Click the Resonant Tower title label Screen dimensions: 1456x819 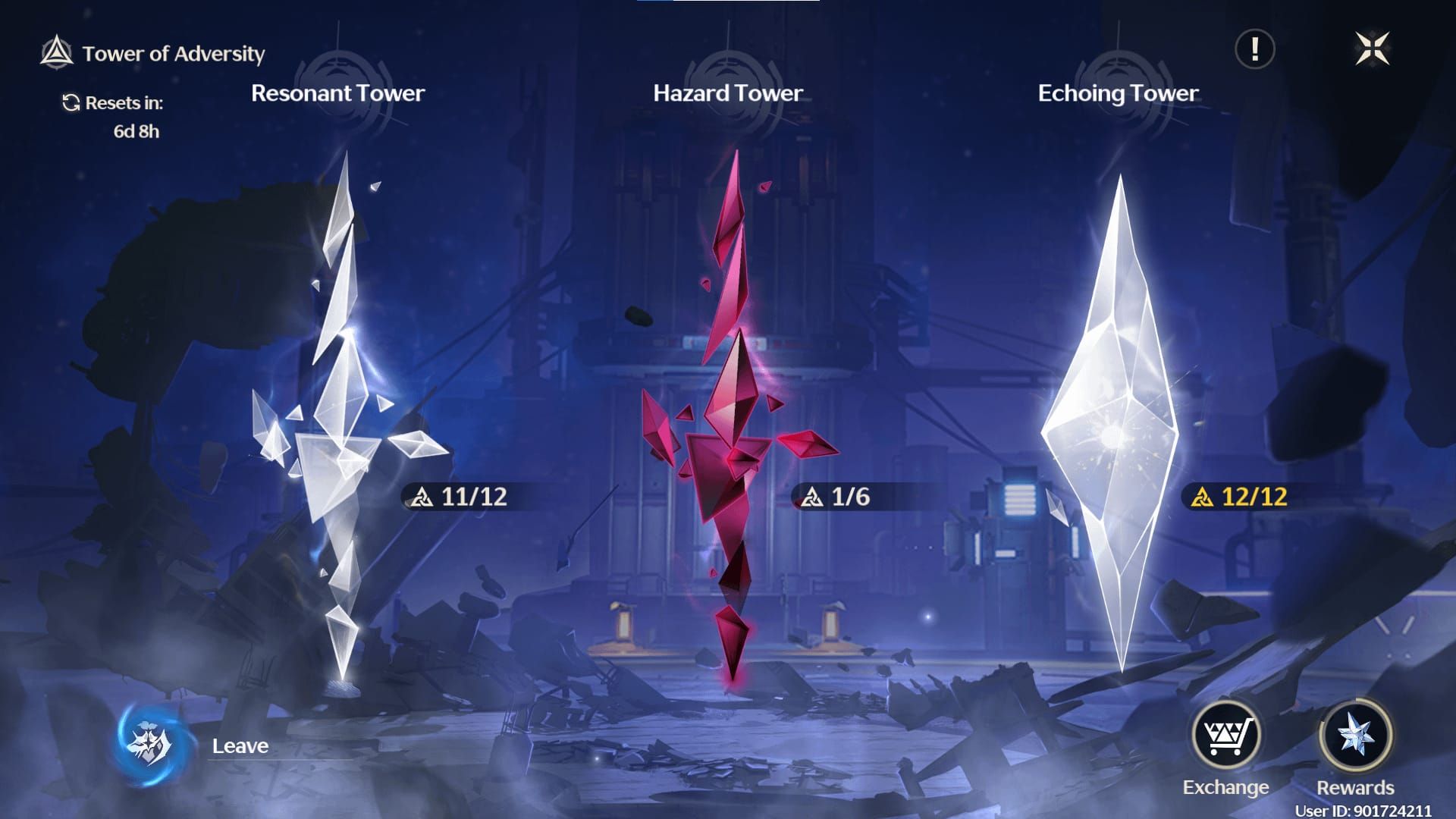click(337, 93)
